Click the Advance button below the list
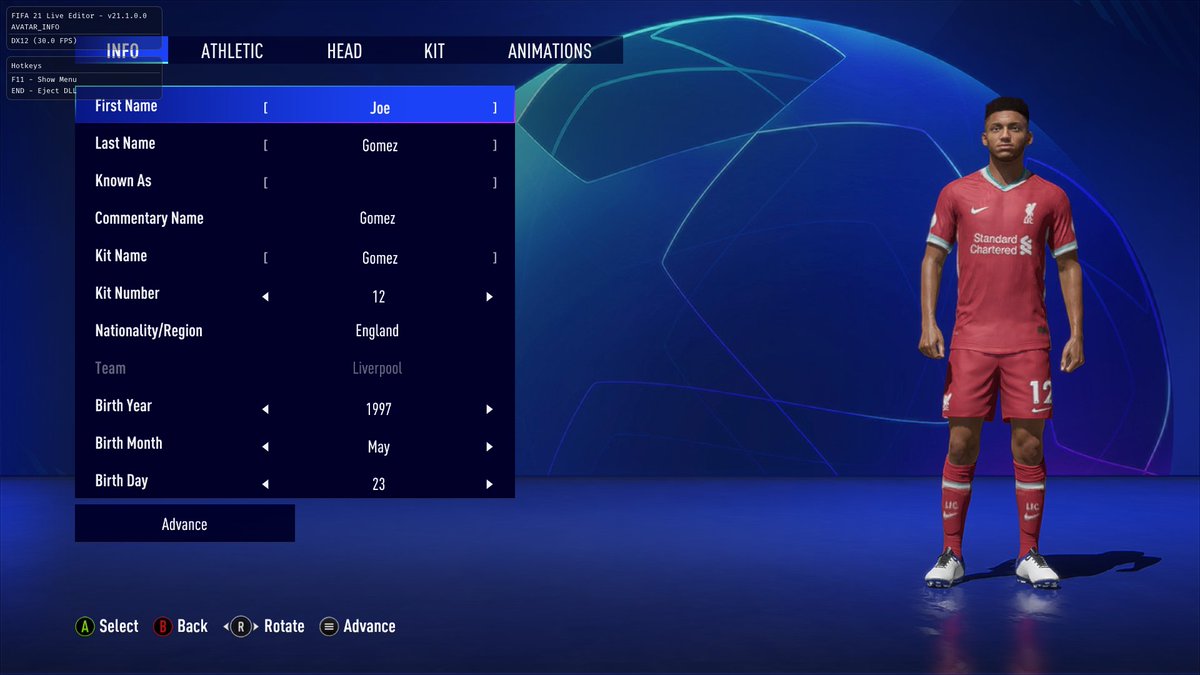 185,524
